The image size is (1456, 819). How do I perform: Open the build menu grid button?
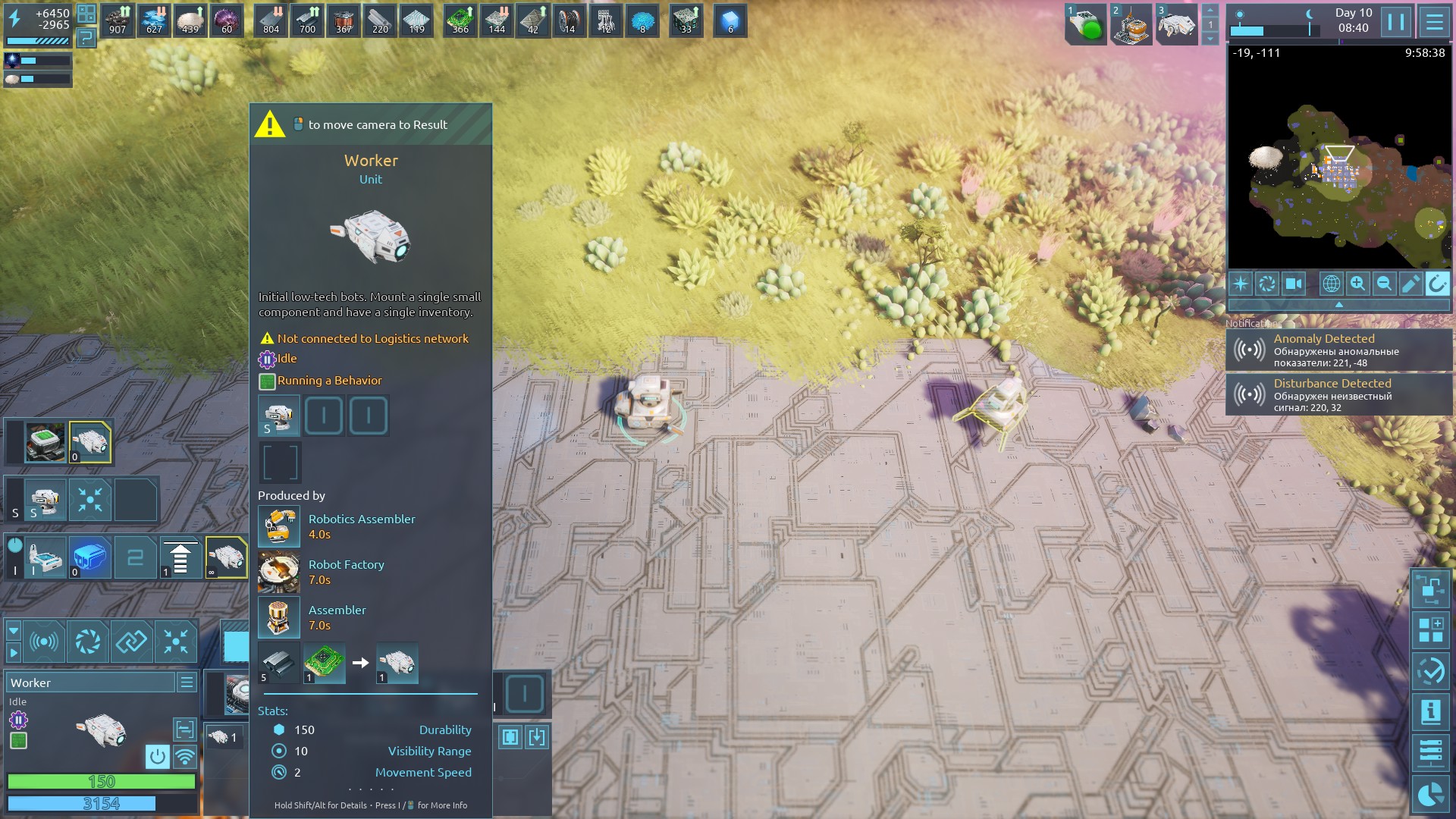click(1430, 630)
